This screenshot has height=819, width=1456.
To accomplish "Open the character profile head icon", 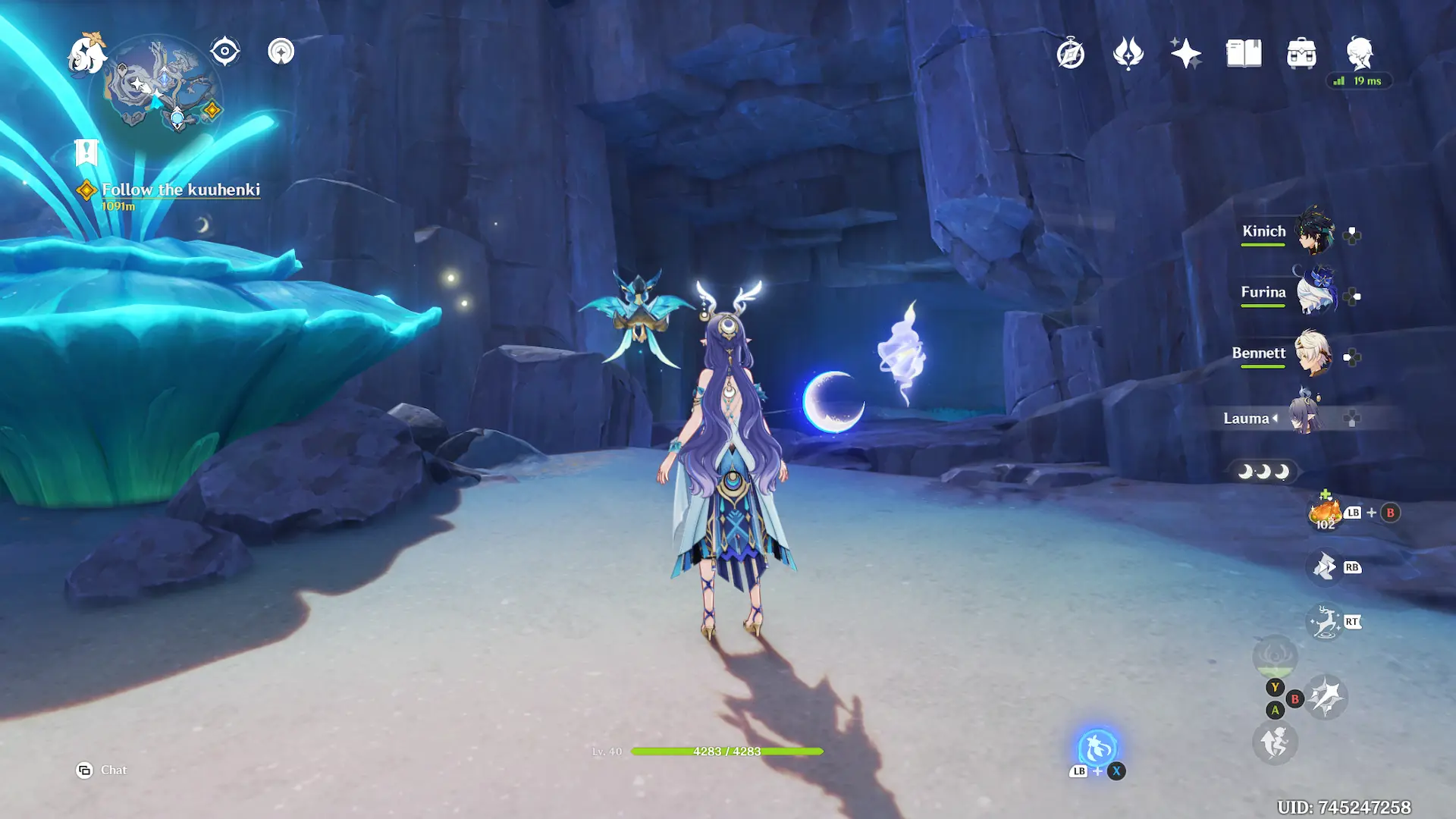I will [x=1359, y=54].
